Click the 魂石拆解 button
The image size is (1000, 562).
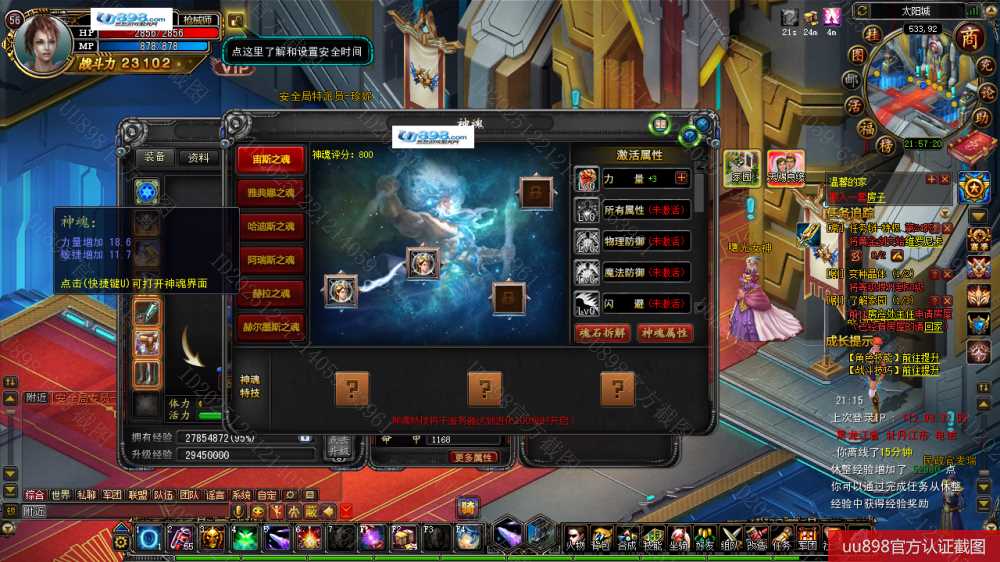click(602, 333)
